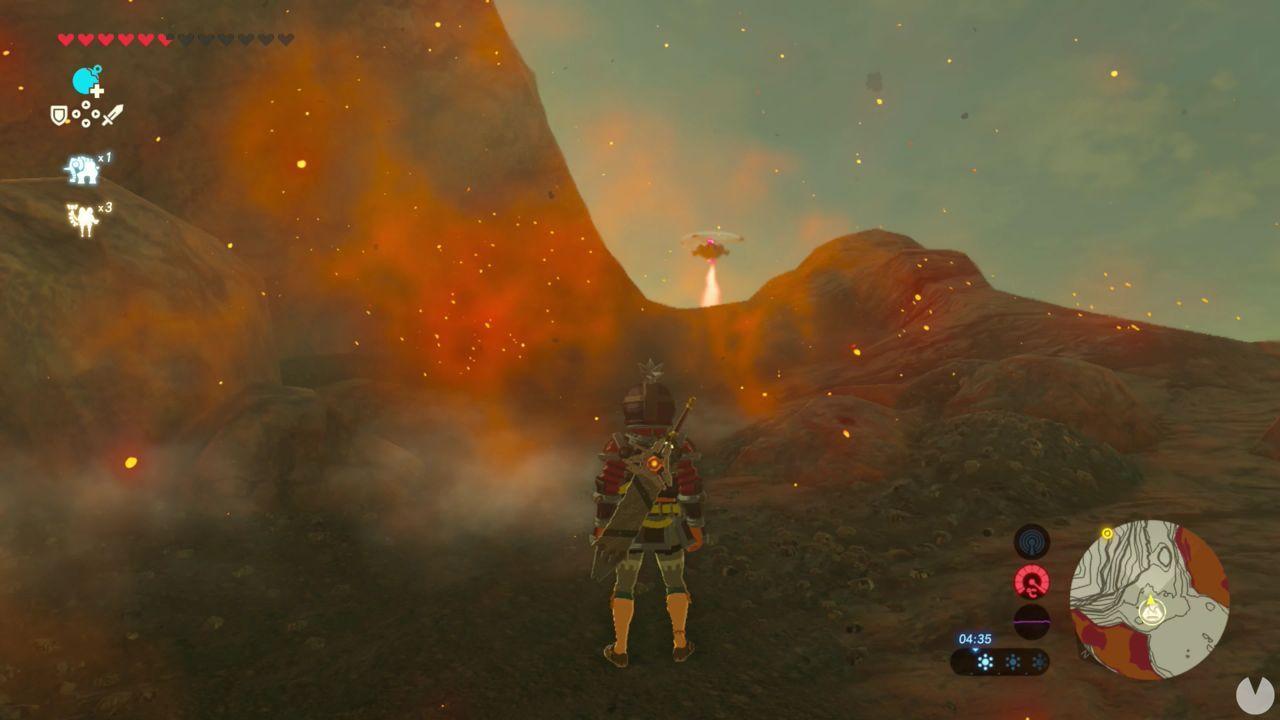1280x720 pixels.
Task: Select the sword icon in the HUD
Action: tap(112, 112)
